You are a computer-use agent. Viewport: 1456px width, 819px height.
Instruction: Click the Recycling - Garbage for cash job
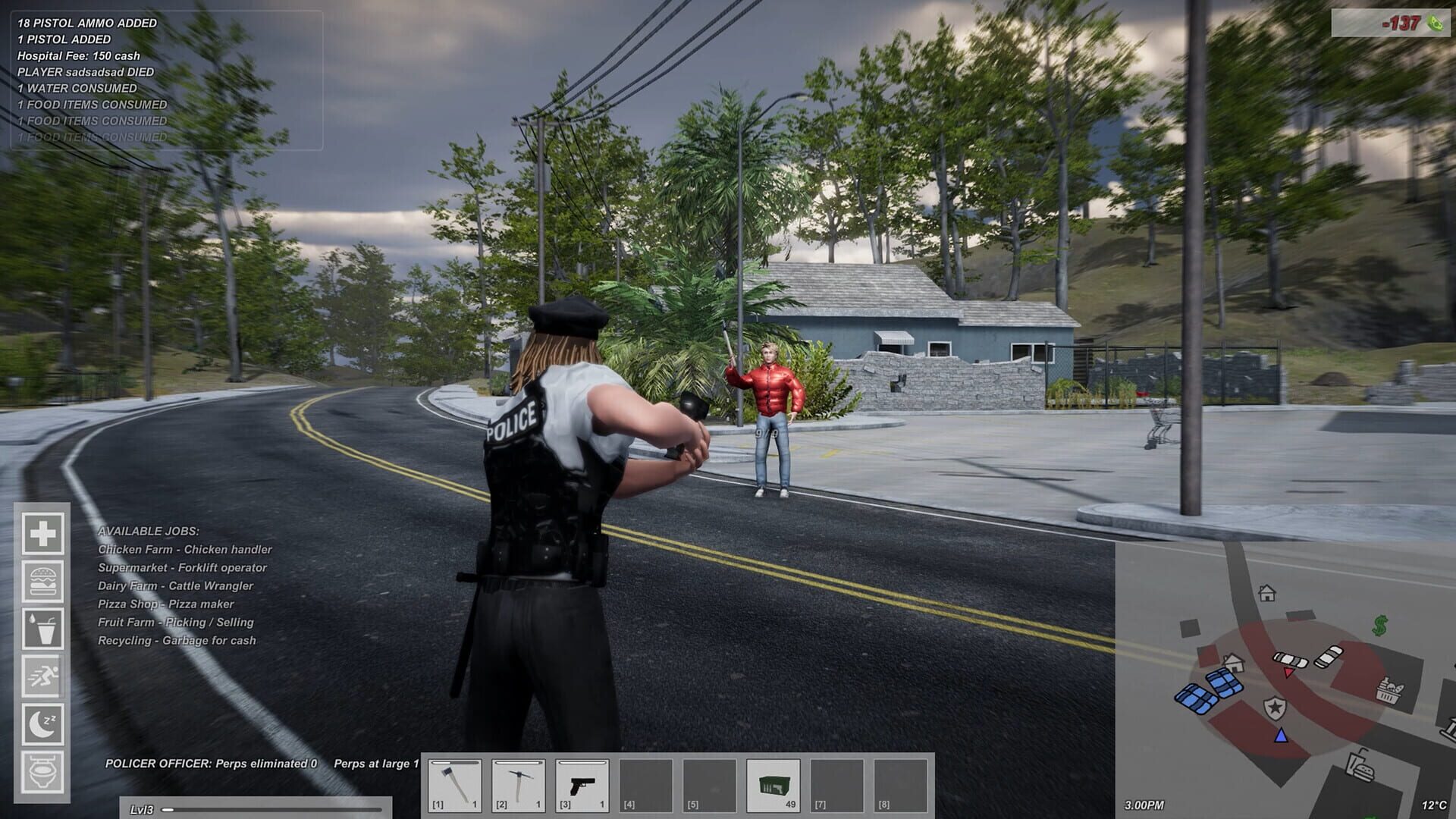coord(177,640)
